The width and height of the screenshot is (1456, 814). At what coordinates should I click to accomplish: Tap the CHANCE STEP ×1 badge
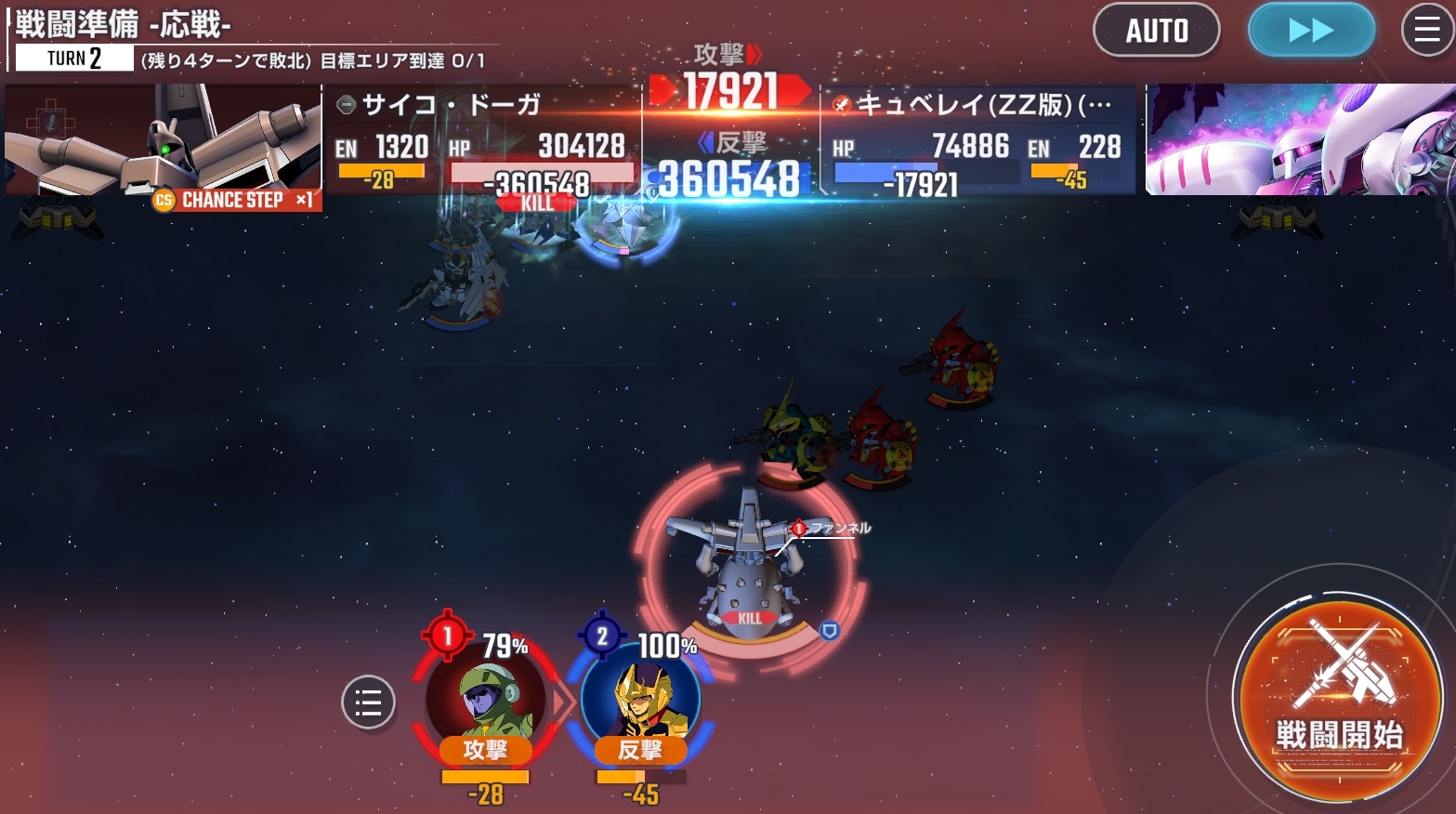(236, 200)
